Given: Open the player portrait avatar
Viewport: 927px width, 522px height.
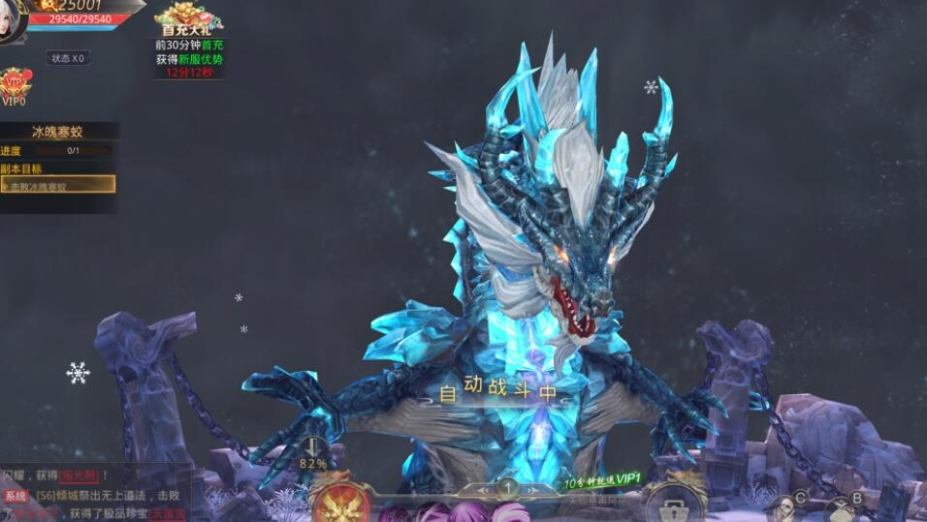Looking at the screenshot, I should (x=10, y=20).
